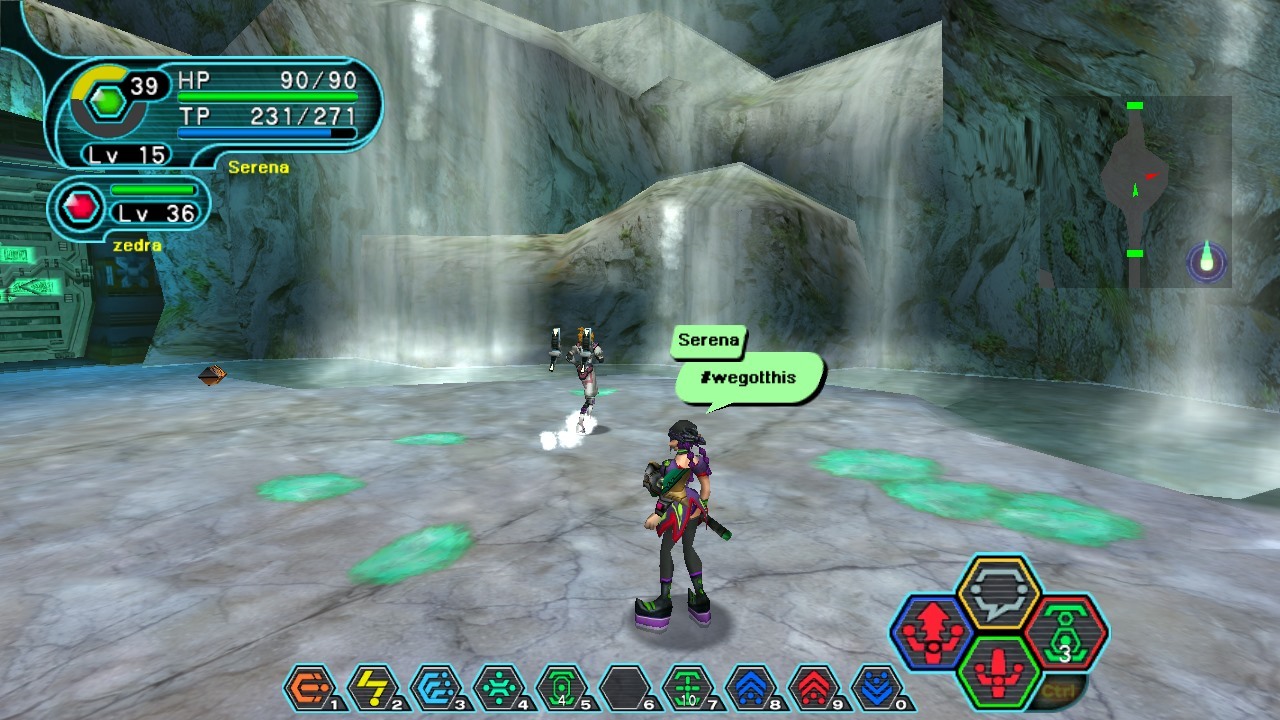Image resolution: width=1280 pixels, height=720 pixels.
Task: Use the light-blue ice technique in slot 3
Action: (436, 688)
